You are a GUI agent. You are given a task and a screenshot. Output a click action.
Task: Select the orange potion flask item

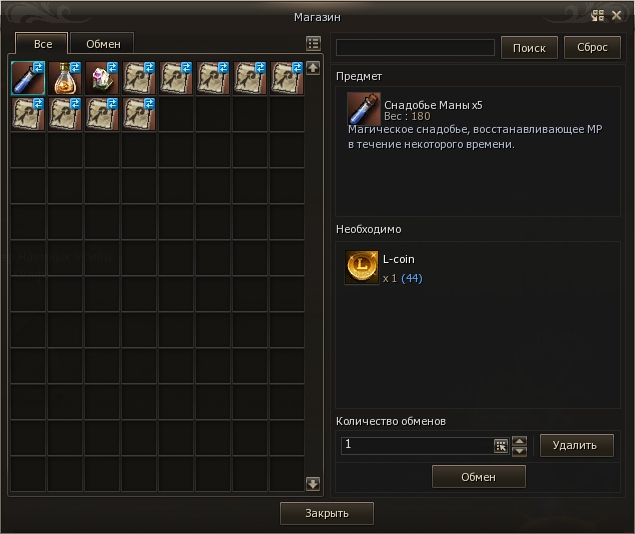coord(65,78)
